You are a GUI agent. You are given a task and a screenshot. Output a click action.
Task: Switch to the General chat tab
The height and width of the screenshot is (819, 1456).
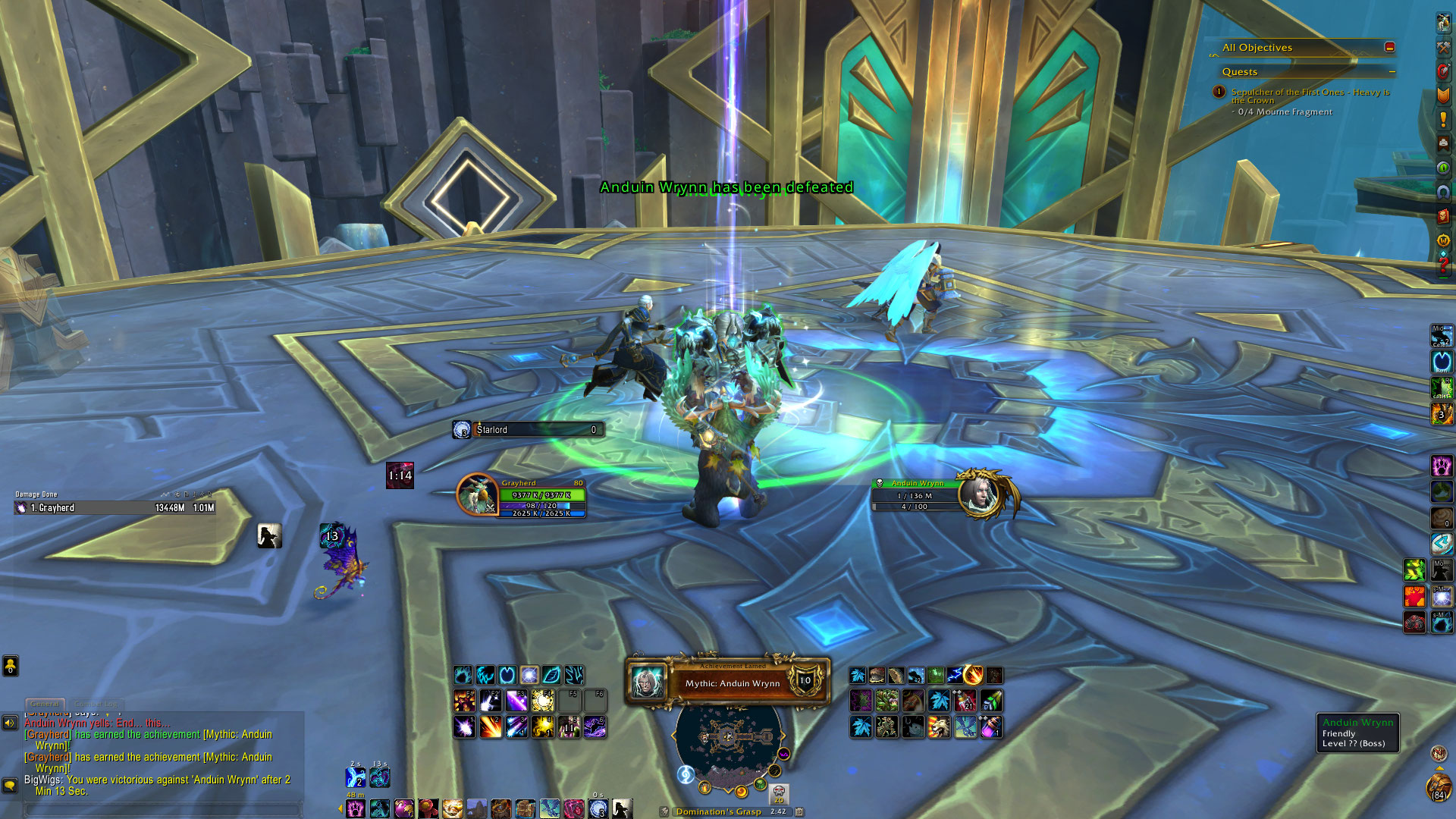45,704
